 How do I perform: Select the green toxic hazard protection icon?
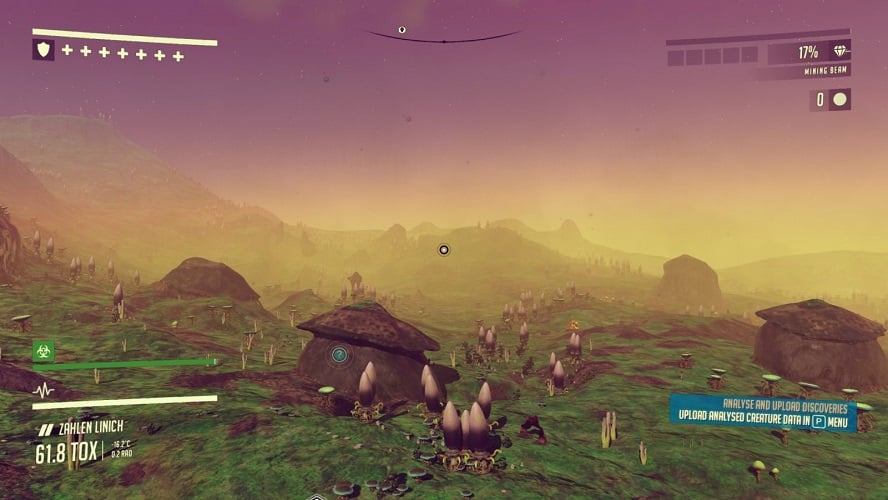(x=43, y=351)
